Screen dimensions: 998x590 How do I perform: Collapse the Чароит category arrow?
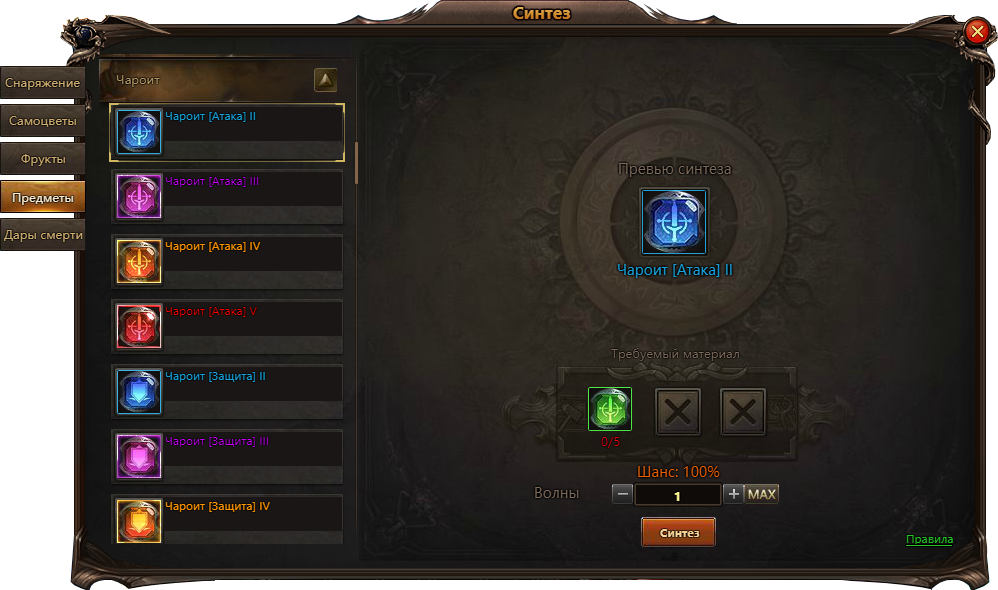pos(325,80)
